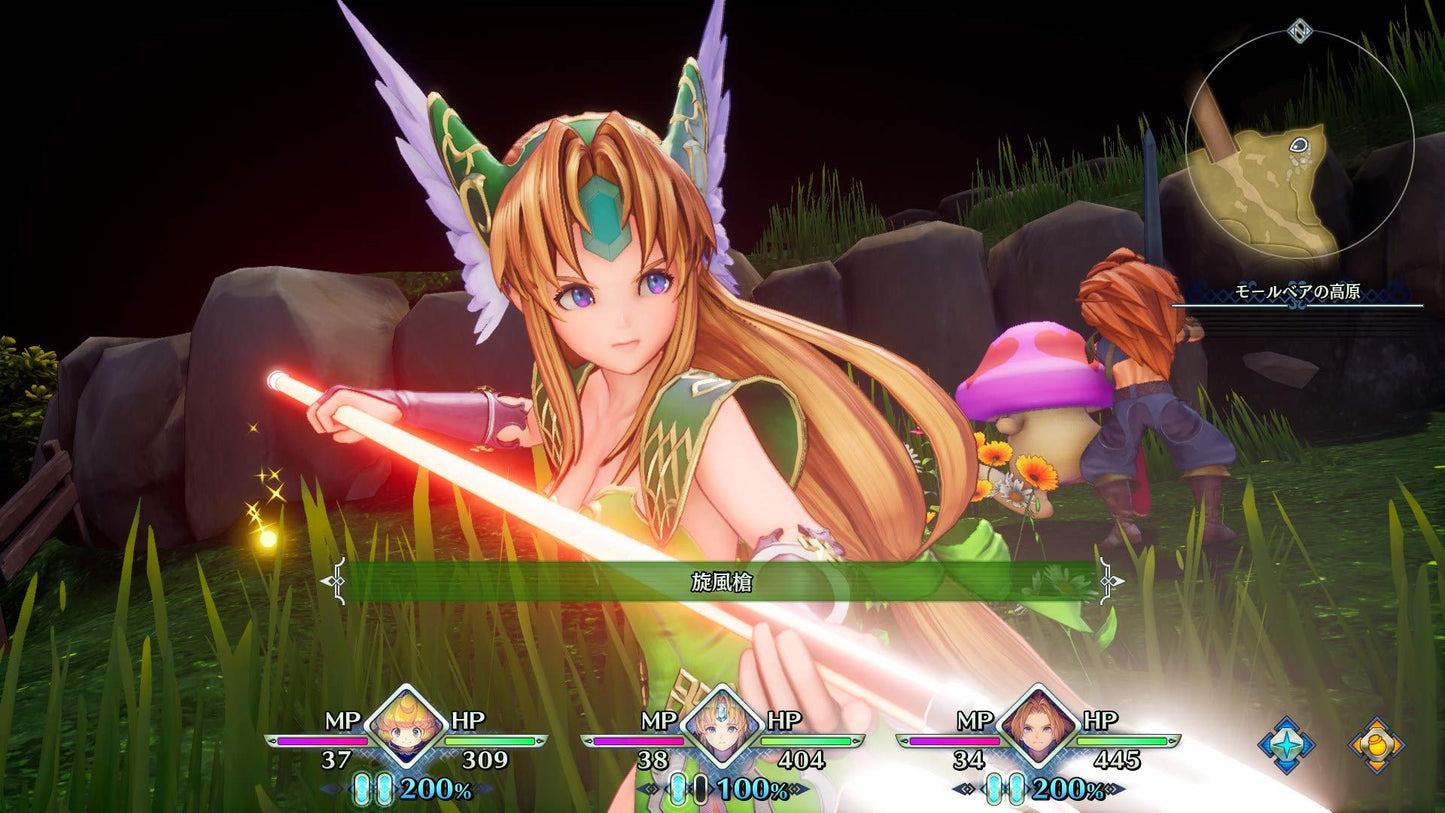
Task: Click the compass icon on the minimap
Action: click(1299, 32)
